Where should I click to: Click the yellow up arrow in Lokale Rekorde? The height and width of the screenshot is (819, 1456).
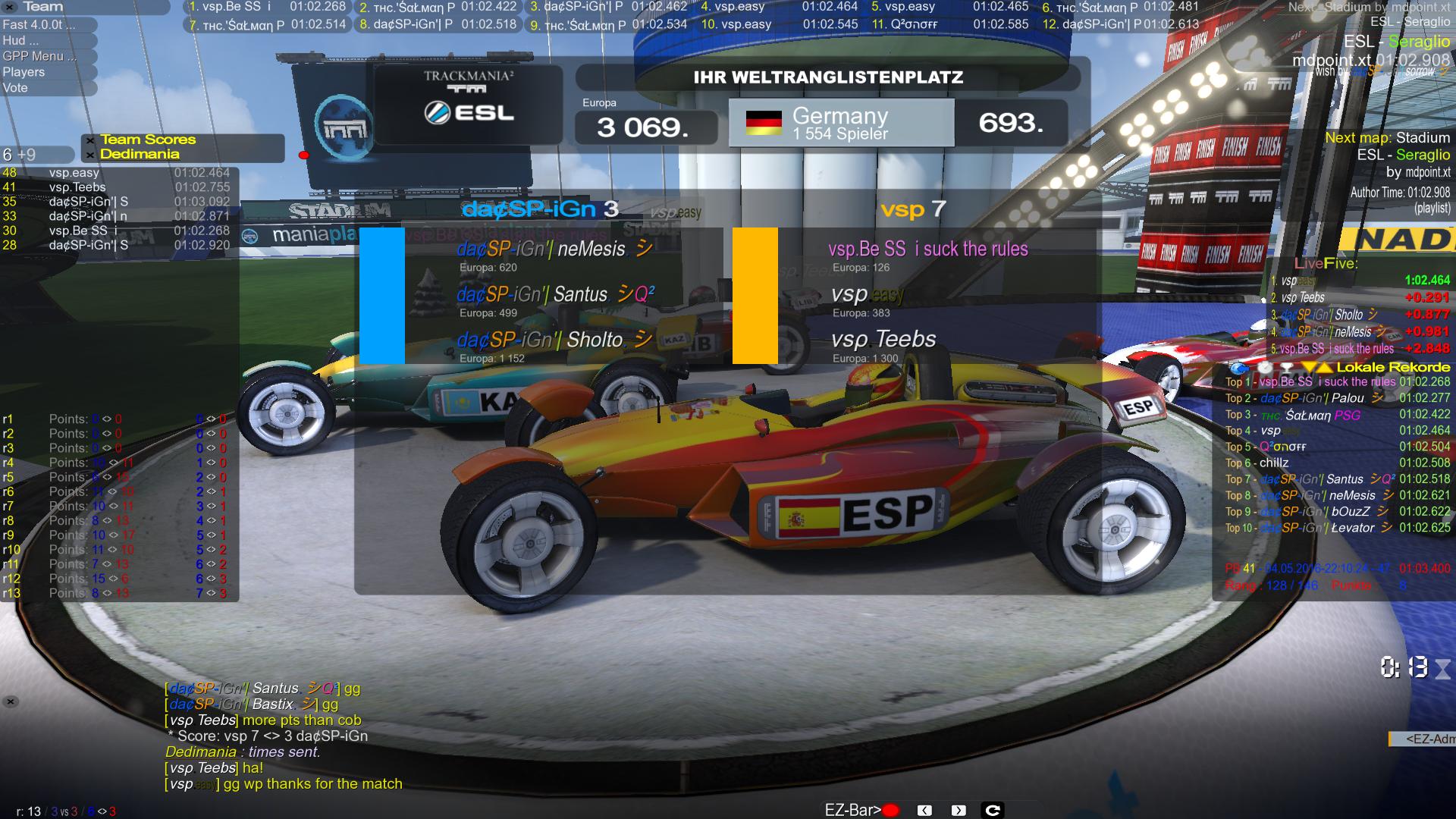pos(1324,368)
